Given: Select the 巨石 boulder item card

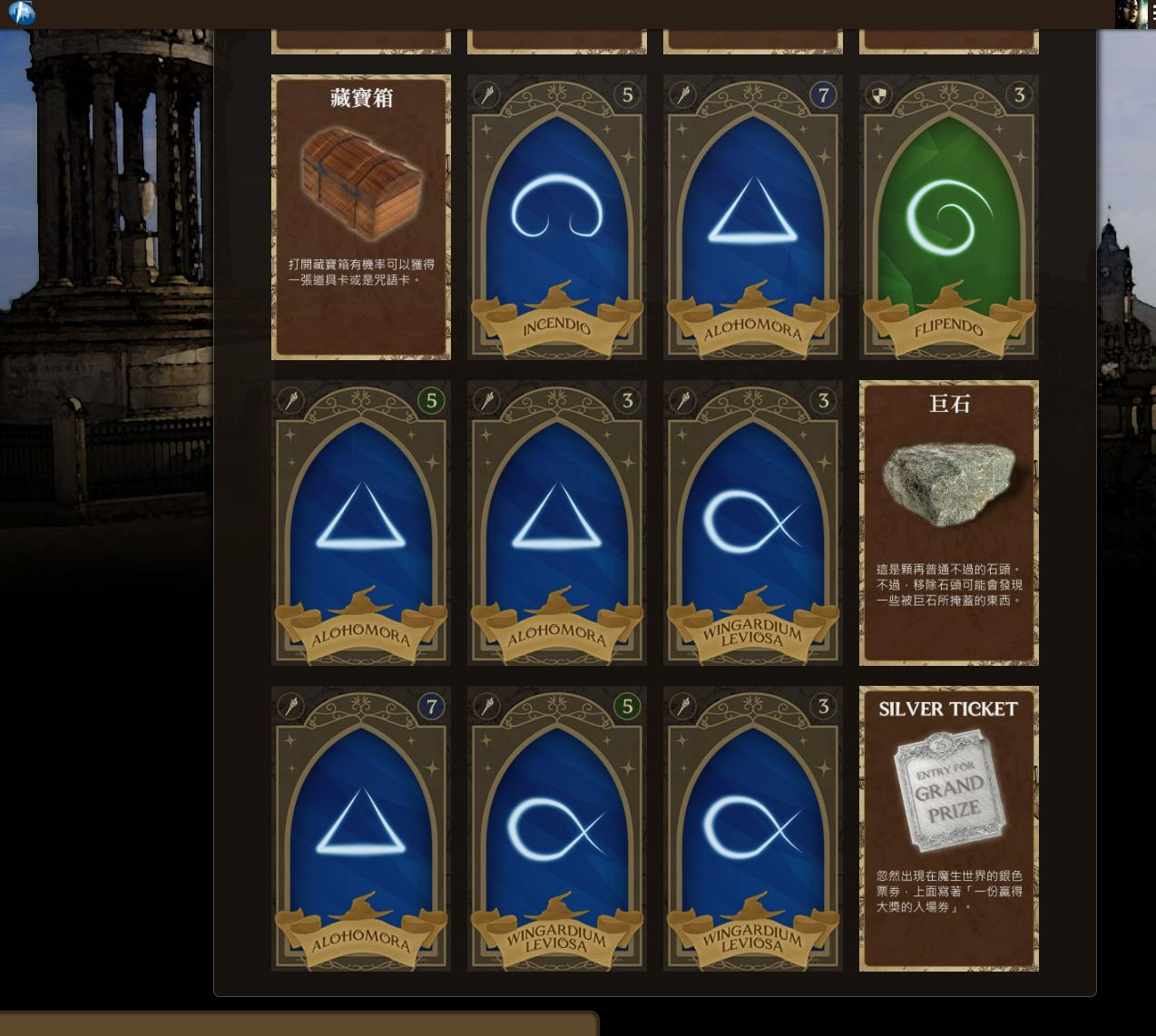Looking at the screenshot, I should (948, 523).
